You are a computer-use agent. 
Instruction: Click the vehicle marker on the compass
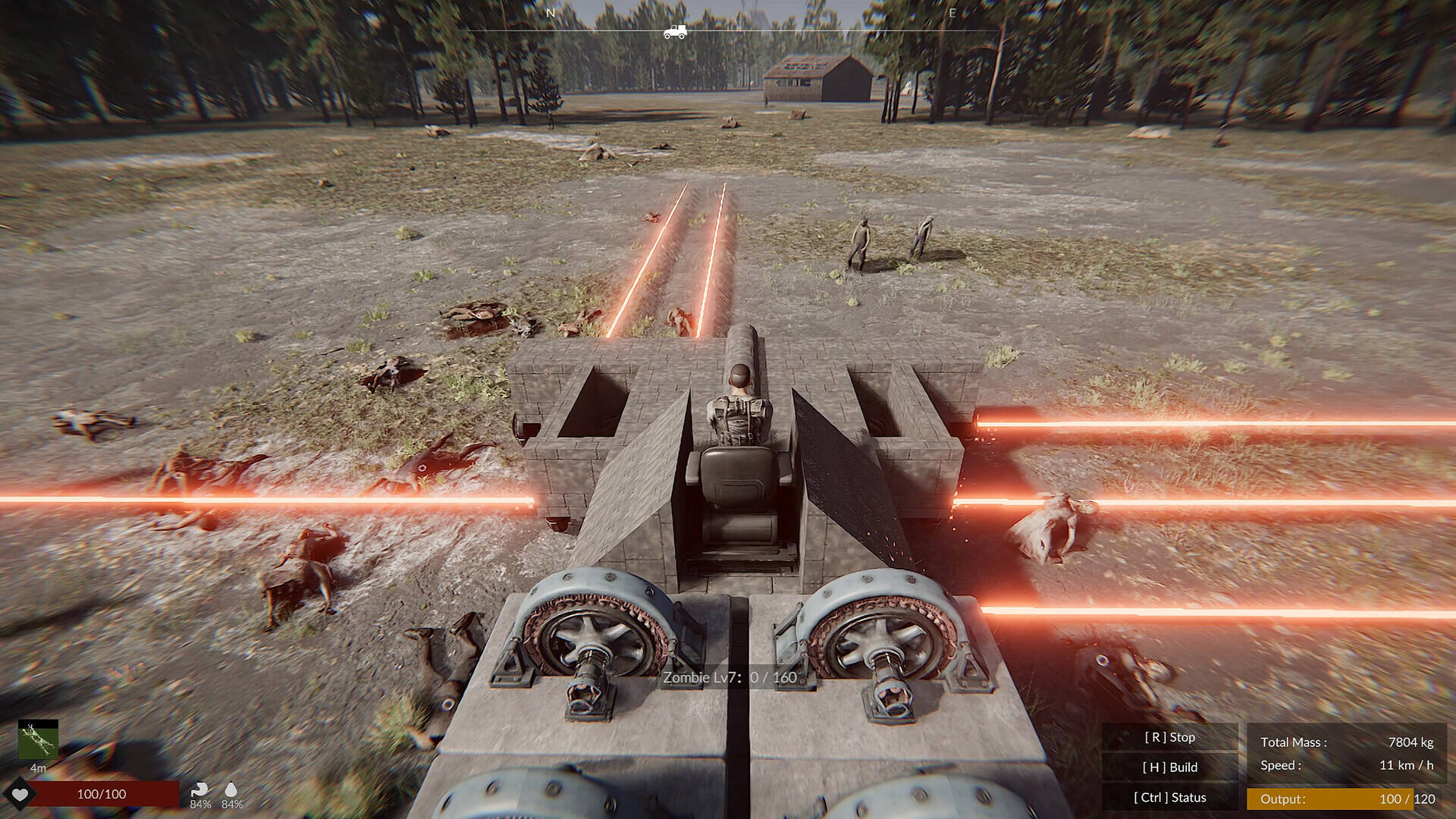(674, 32)
